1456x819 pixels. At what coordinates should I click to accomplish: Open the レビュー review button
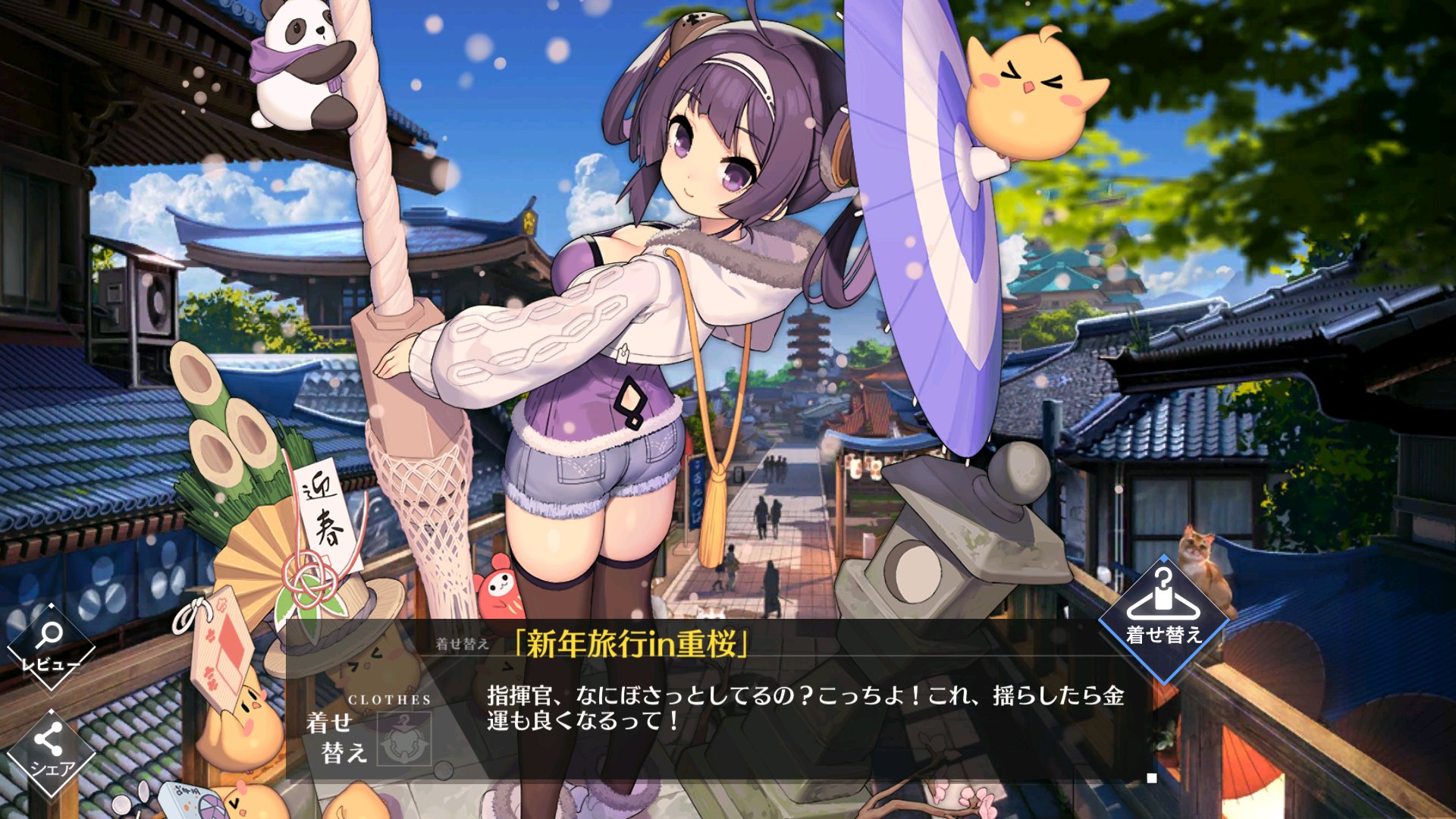tap(50, 646)
